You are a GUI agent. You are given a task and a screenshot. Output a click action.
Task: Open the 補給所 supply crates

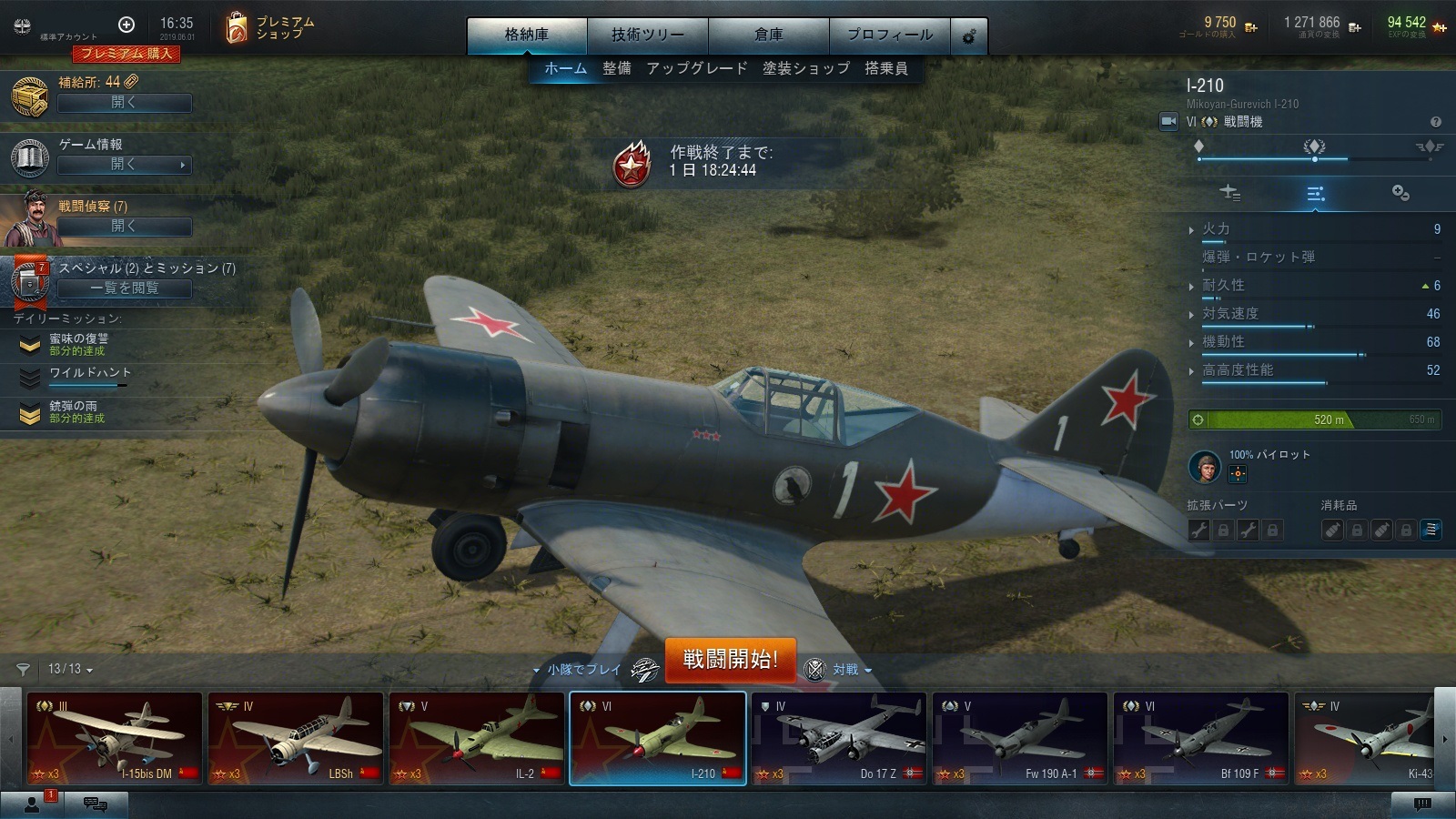tap(125, 103)
